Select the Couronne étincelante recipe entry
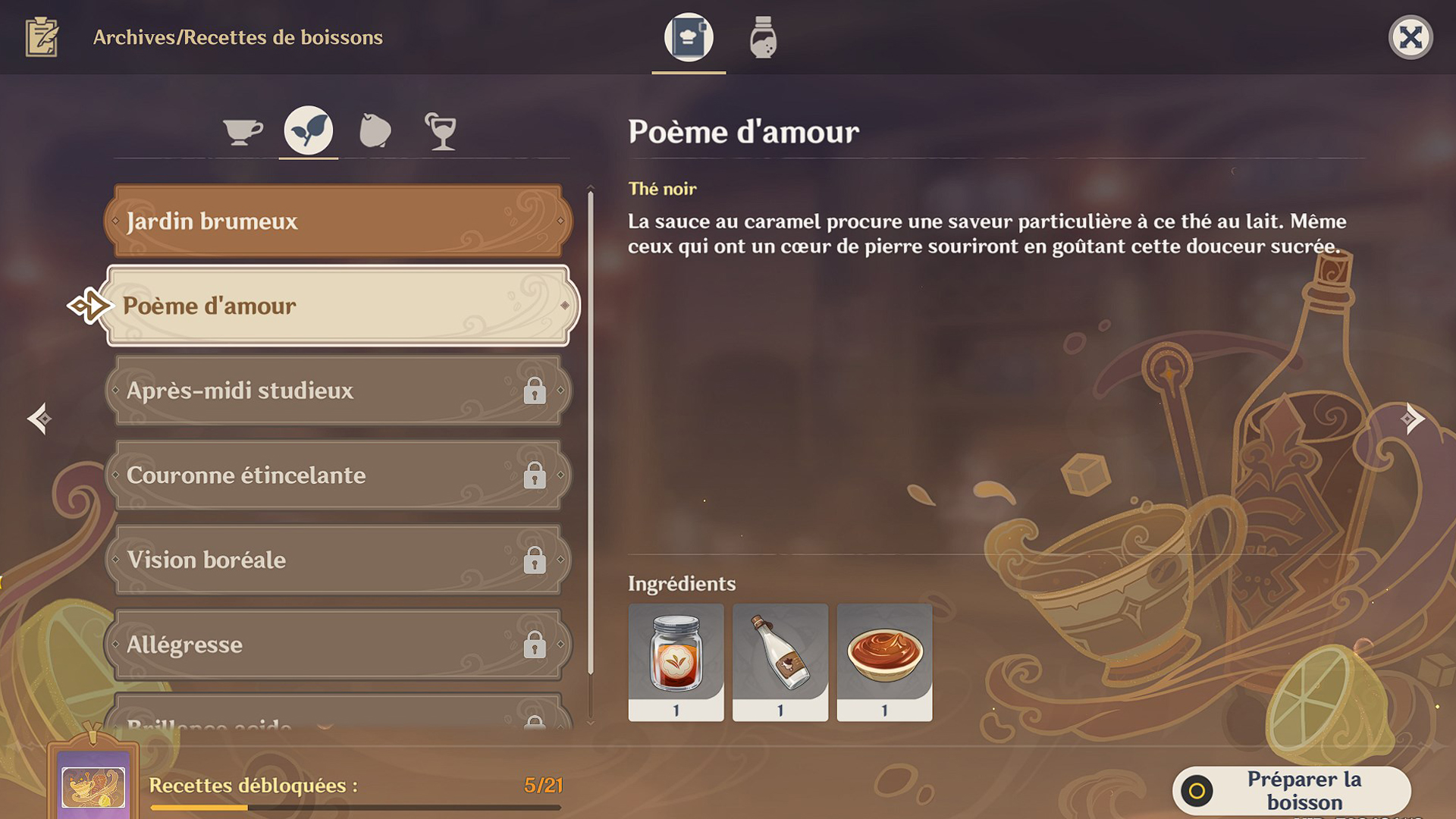1456x819 pixels. click(337, 475)
